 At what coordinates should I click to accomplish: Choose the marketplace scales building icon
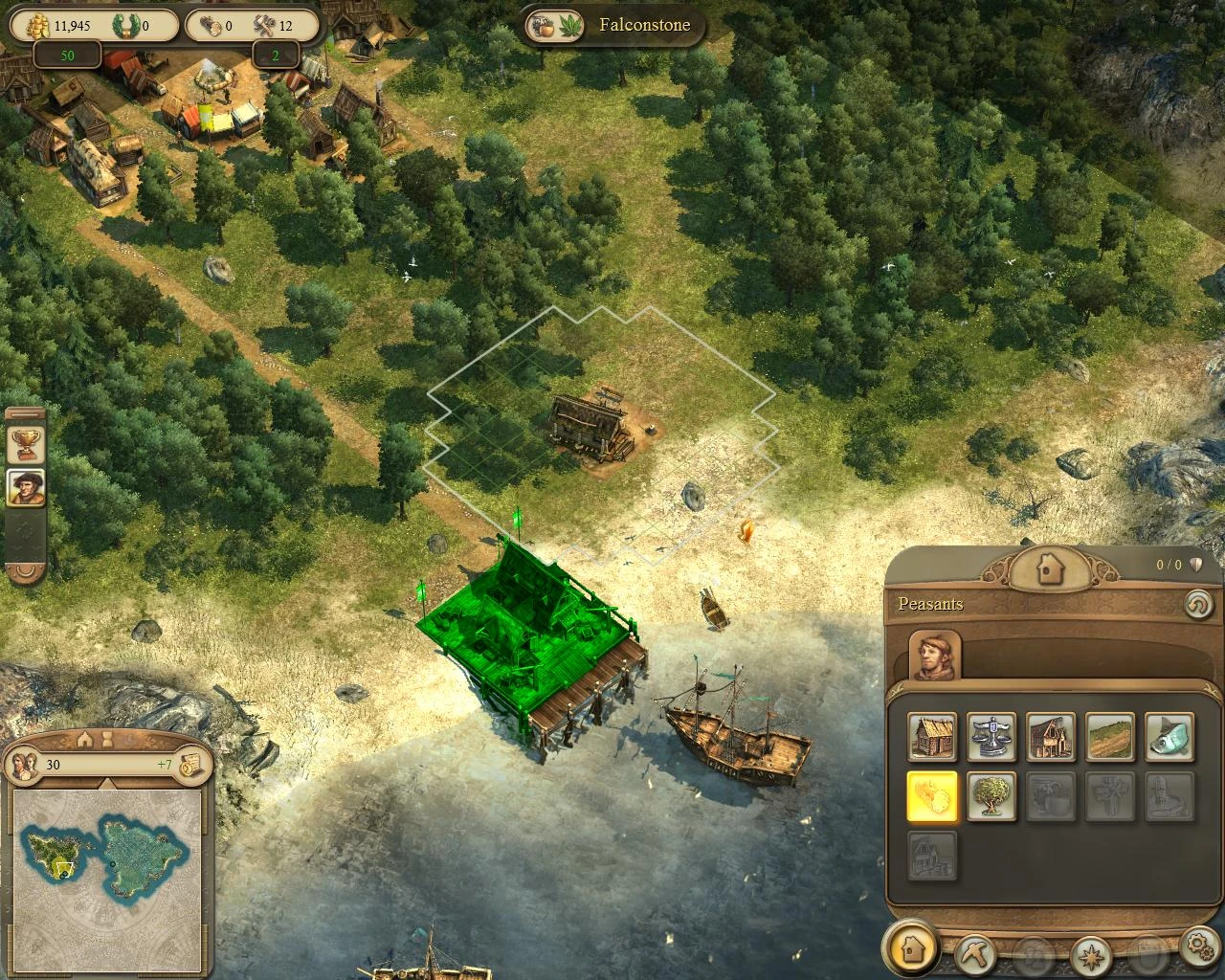991,738
